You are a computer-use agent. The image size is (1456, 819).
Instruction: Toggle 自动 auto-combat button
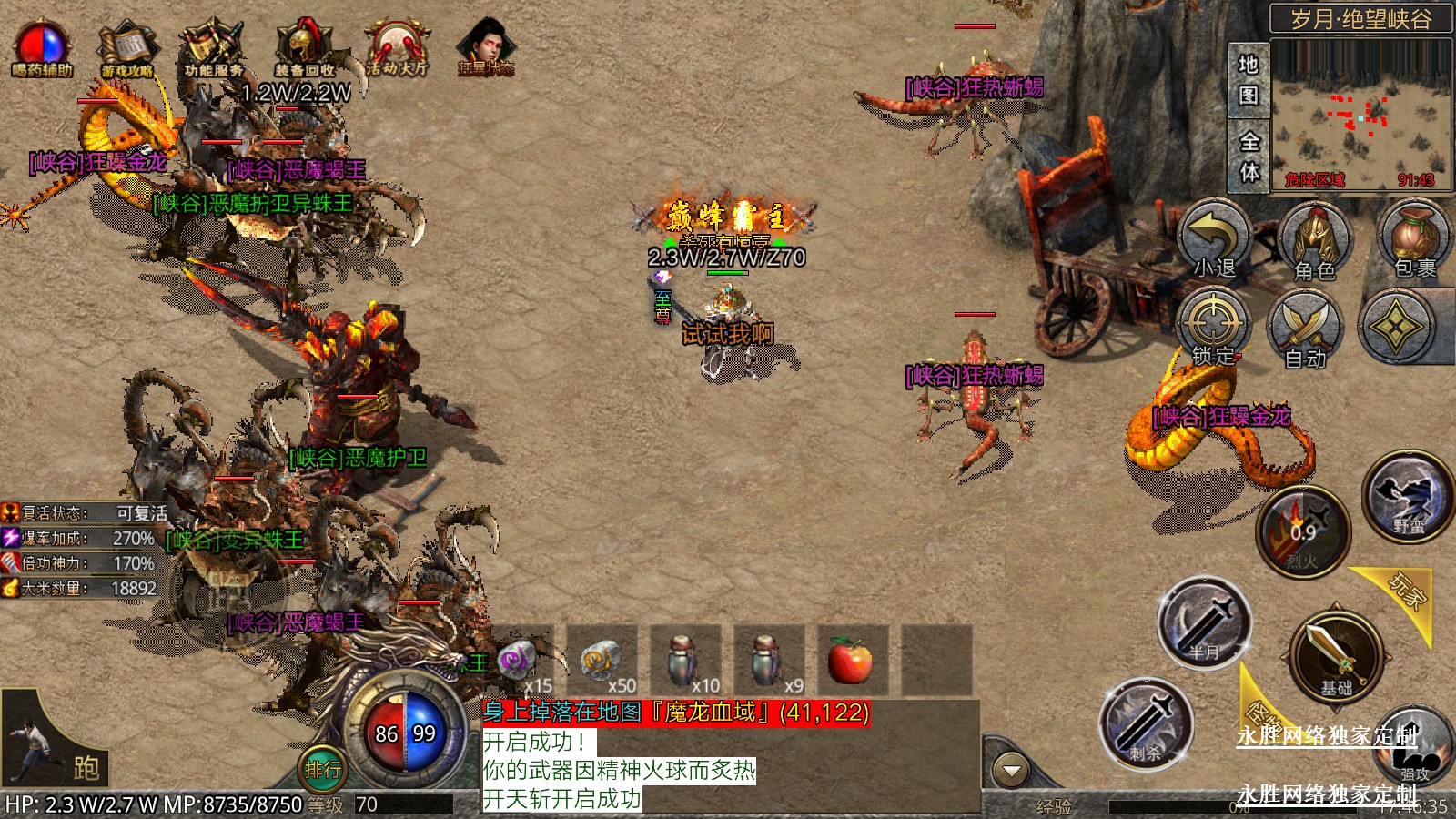point(1305,329)
